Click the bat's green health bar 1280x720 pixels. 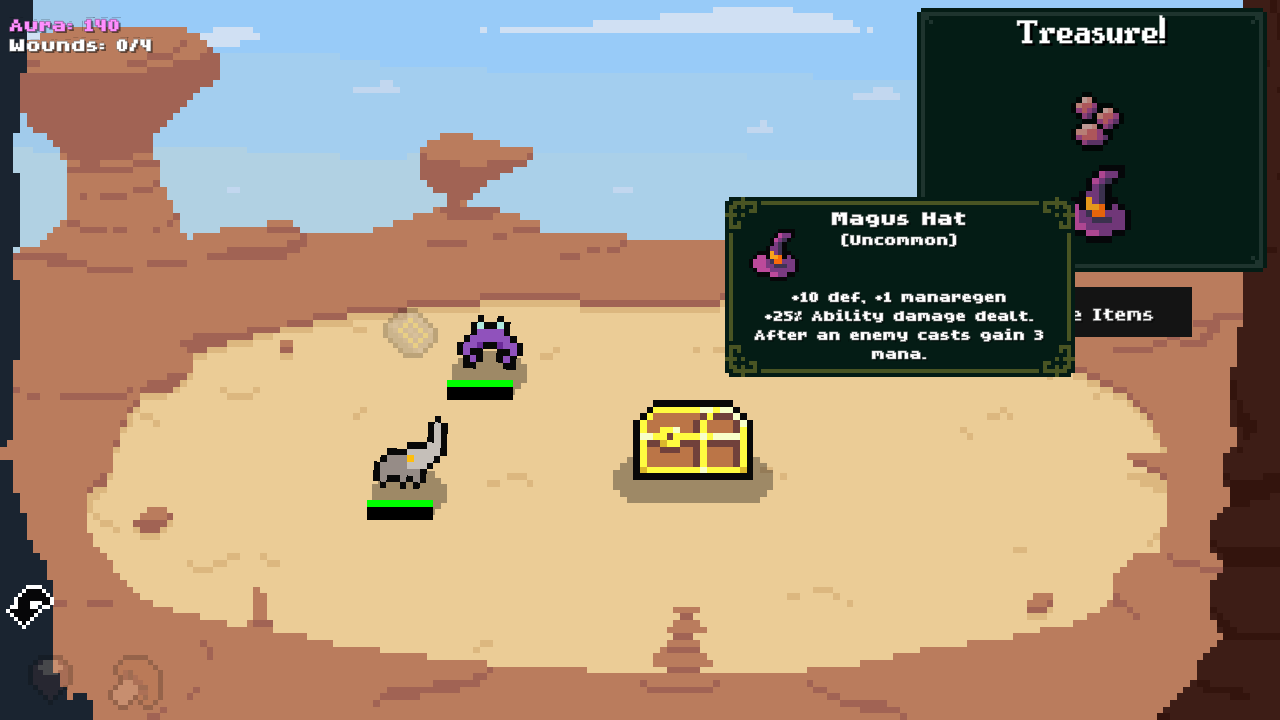tap(481, 383)
